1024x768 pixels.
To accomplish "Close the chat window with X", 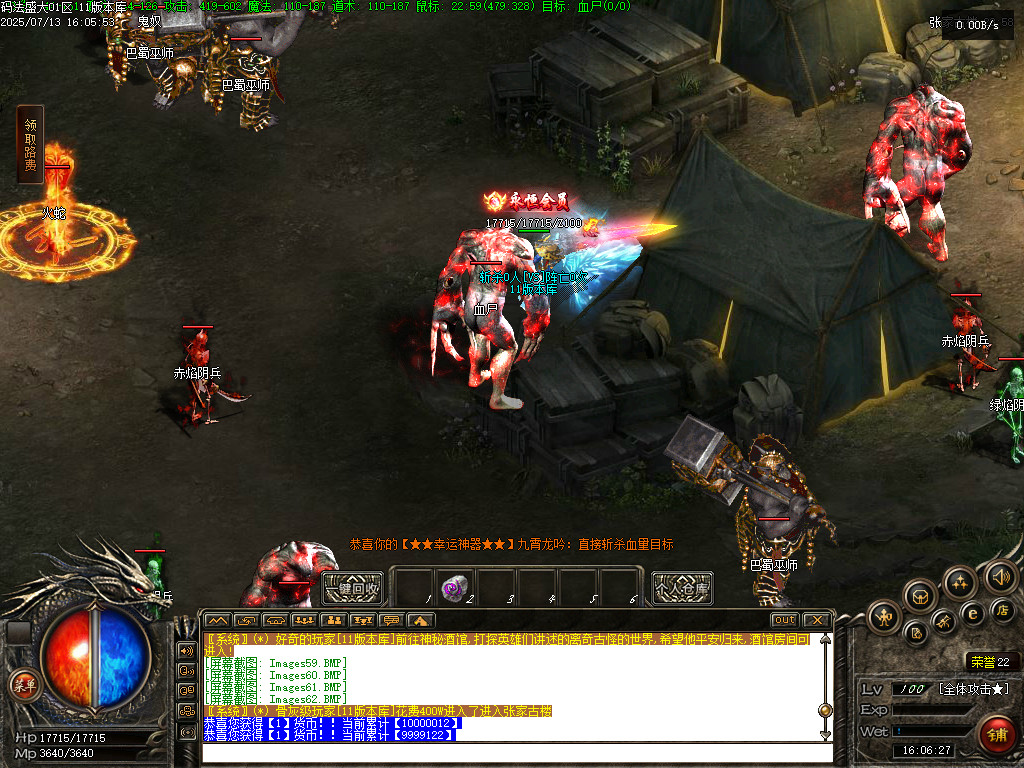I will tap(816, 620).
